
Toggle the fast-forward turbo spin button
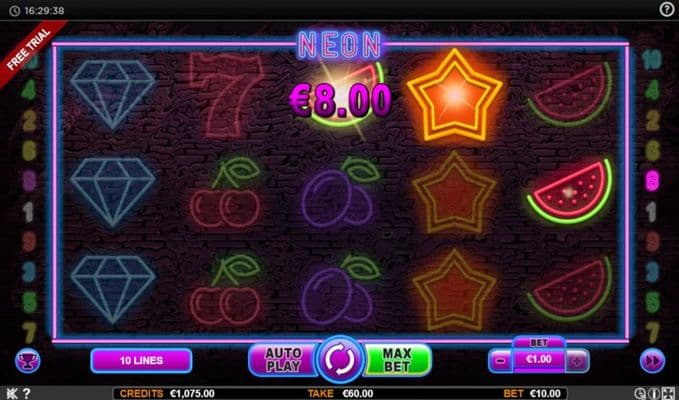(652, 360)
